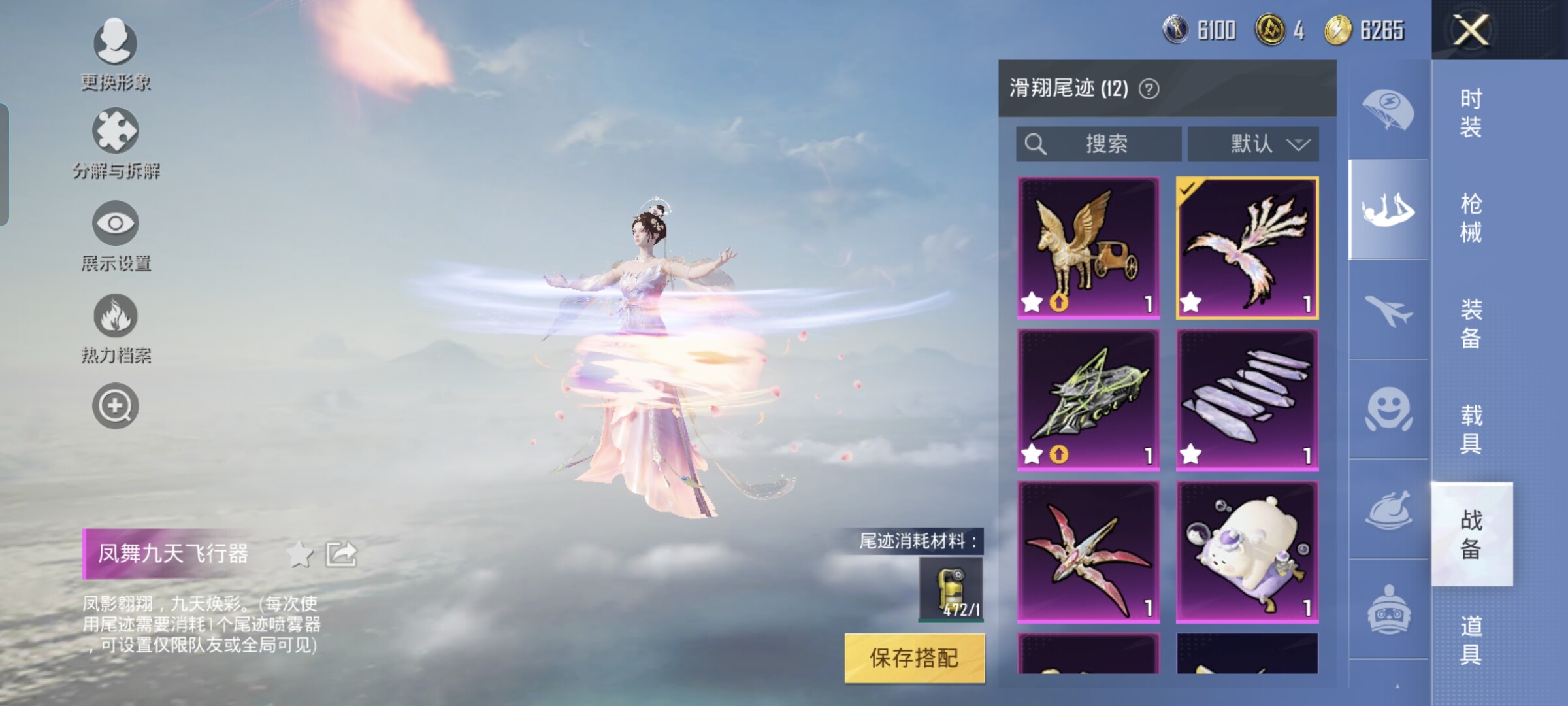Share the 凤舞九天飞行器 item
Image resolution: width=1568 pixels, height=706 pixels.
[342, 555]
